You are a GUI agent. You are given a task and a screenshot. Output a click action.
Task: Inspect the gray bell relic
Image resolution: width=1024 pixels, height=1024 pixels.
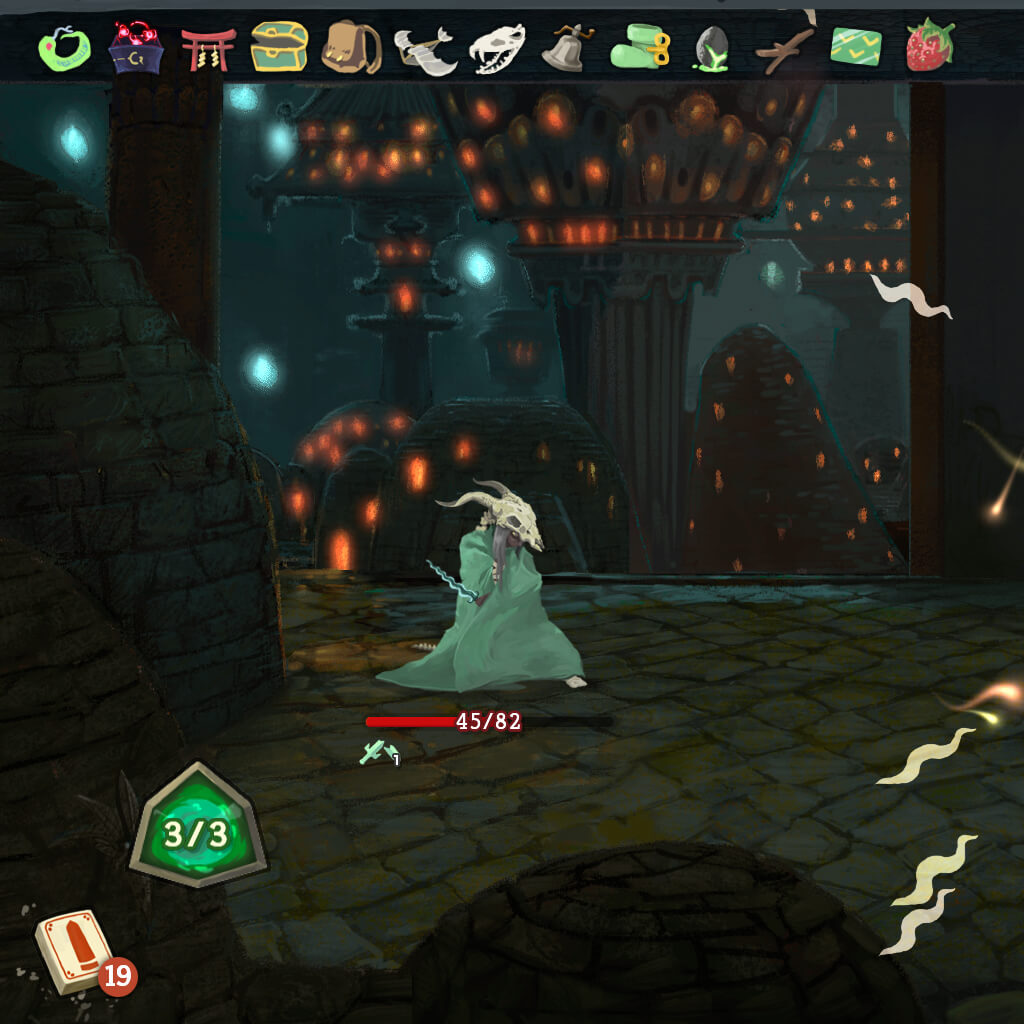coord(566,48)
